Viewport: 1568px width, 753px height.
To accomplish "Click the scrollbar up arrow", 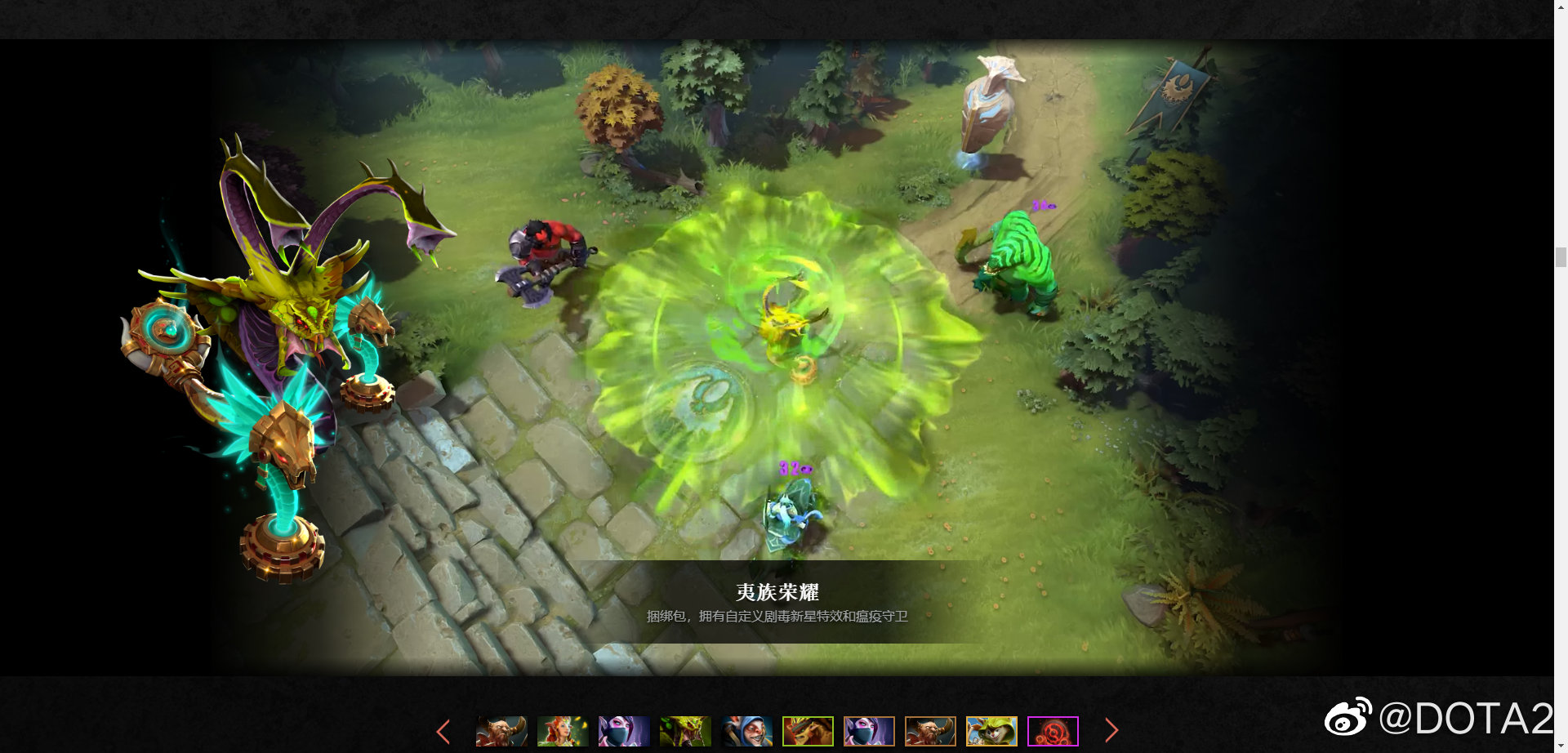I will (1562, 7).
